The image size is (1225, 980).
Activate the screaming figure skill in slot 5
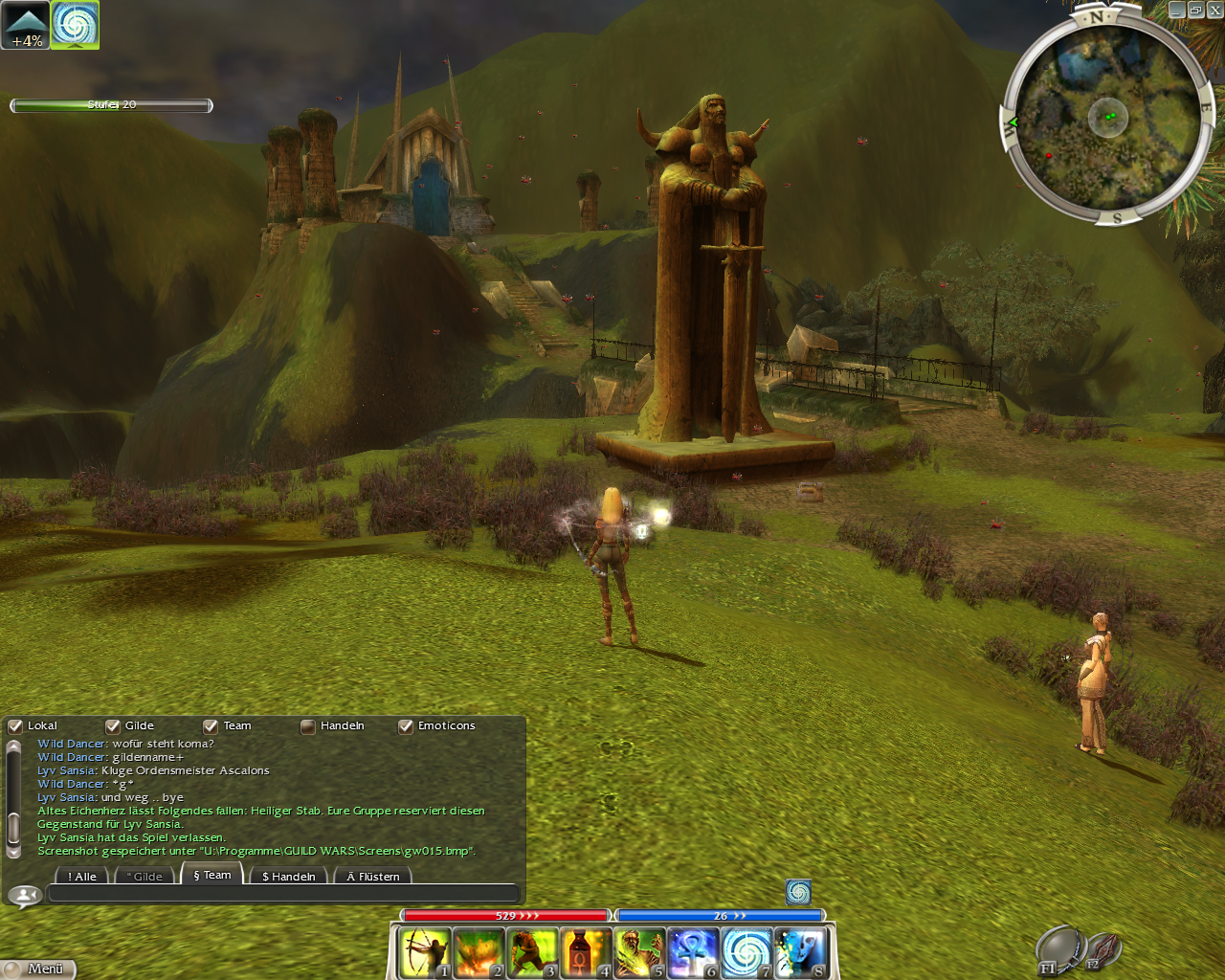(638, 952)
